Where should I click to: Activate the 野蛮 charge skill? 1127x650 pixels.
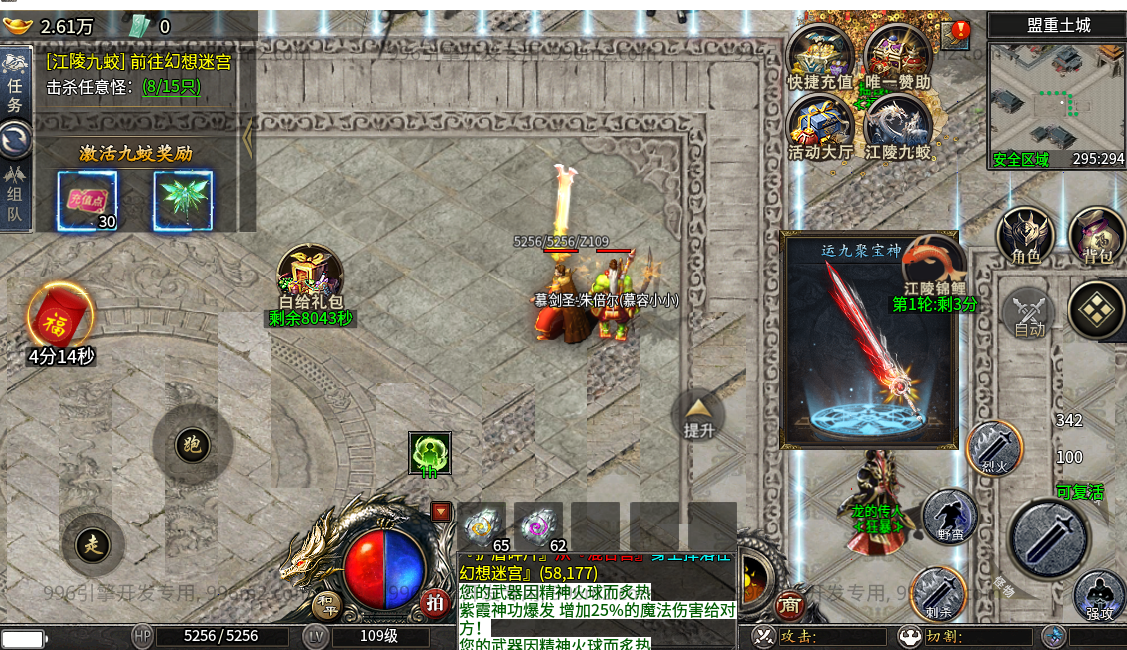click(x=949, y=517)
